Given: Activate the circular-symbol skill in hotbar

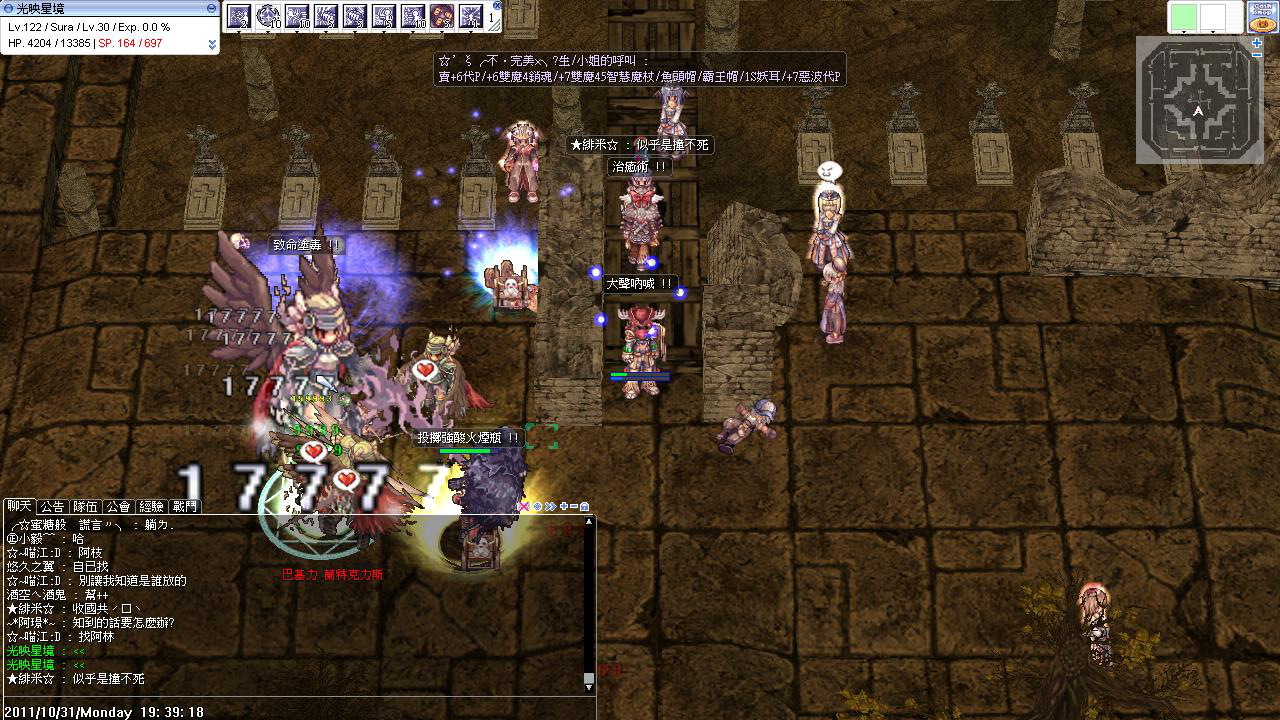Looking at the screenshot, I should point(268,17).
